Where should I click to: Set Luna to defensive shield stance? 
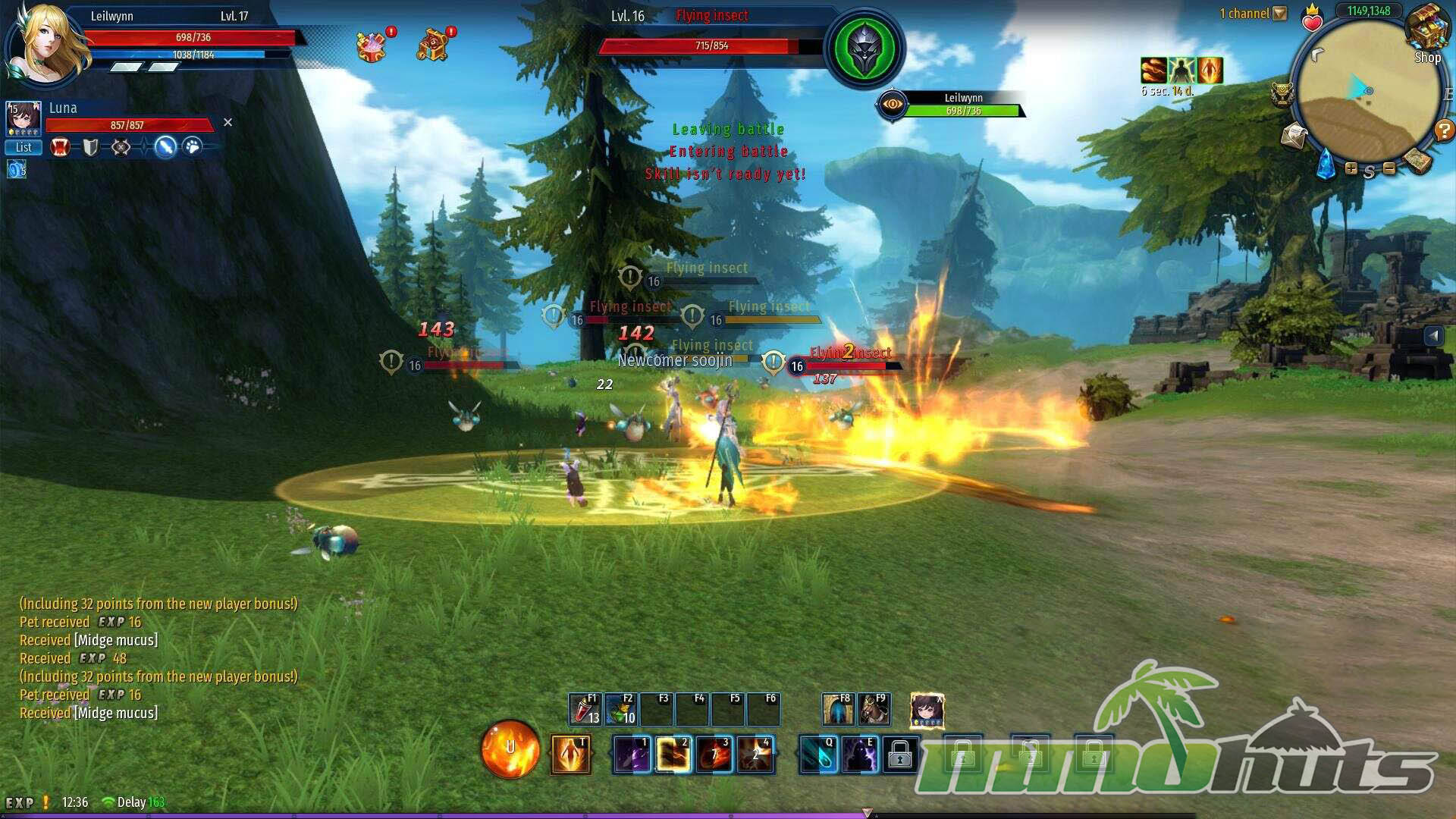pos(91,147)
